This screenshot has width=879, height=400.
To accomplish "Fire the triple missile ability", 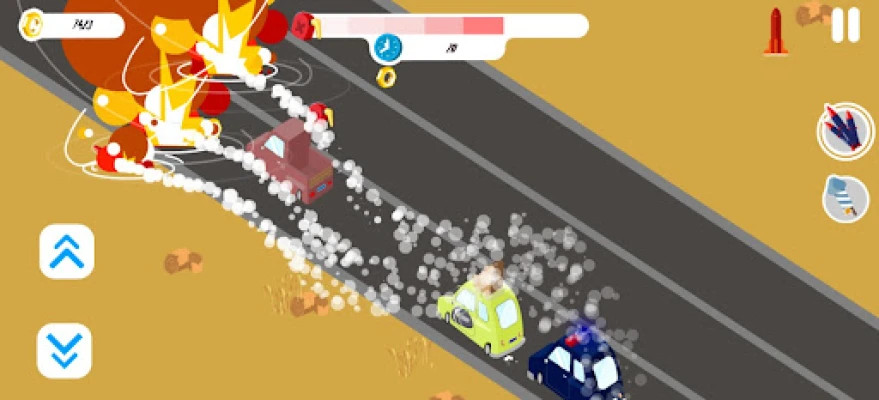I will [x=845, y=131].
